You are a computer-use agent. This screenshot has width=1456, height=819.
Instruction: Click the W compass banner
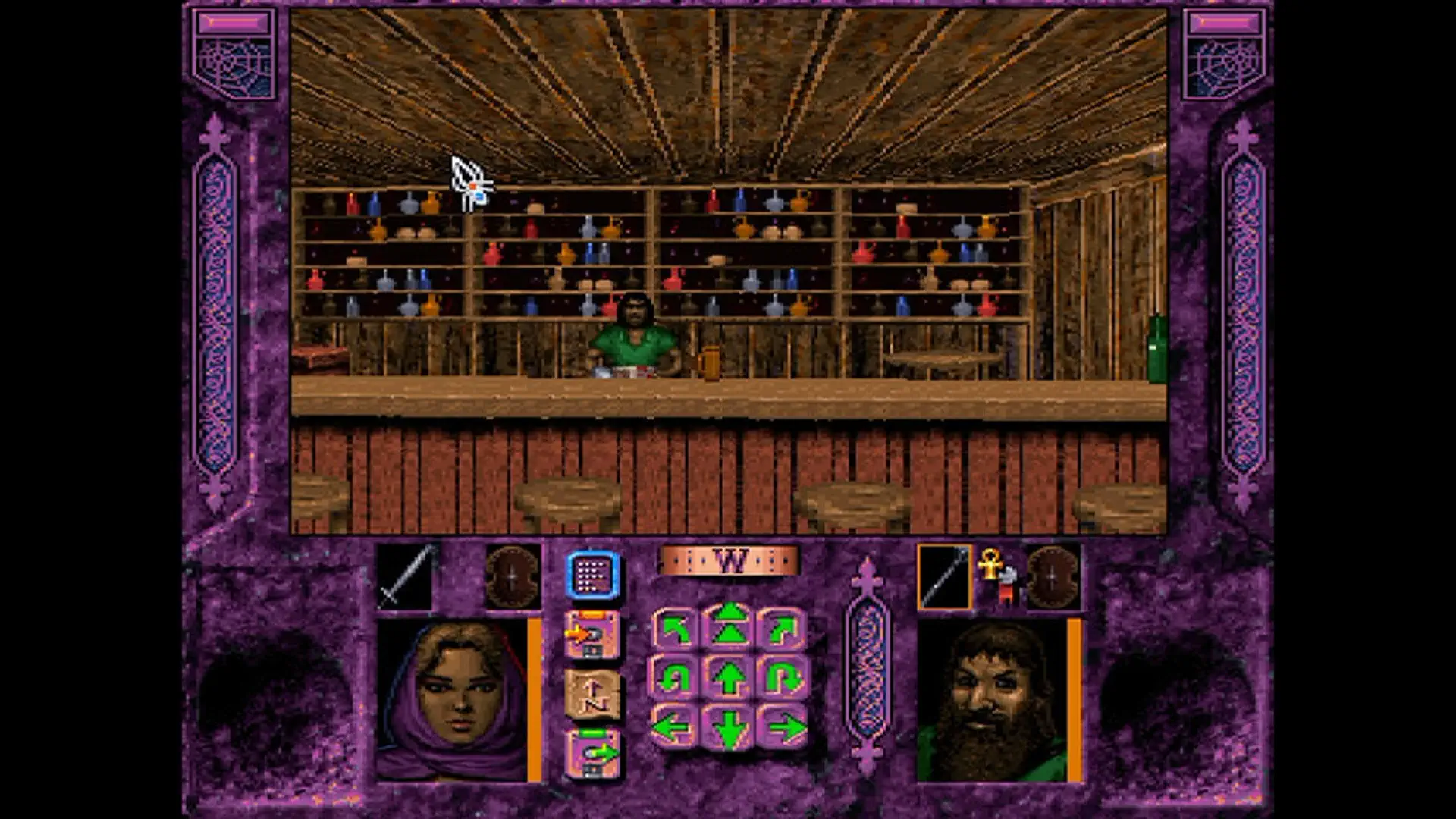coord(730,561)
